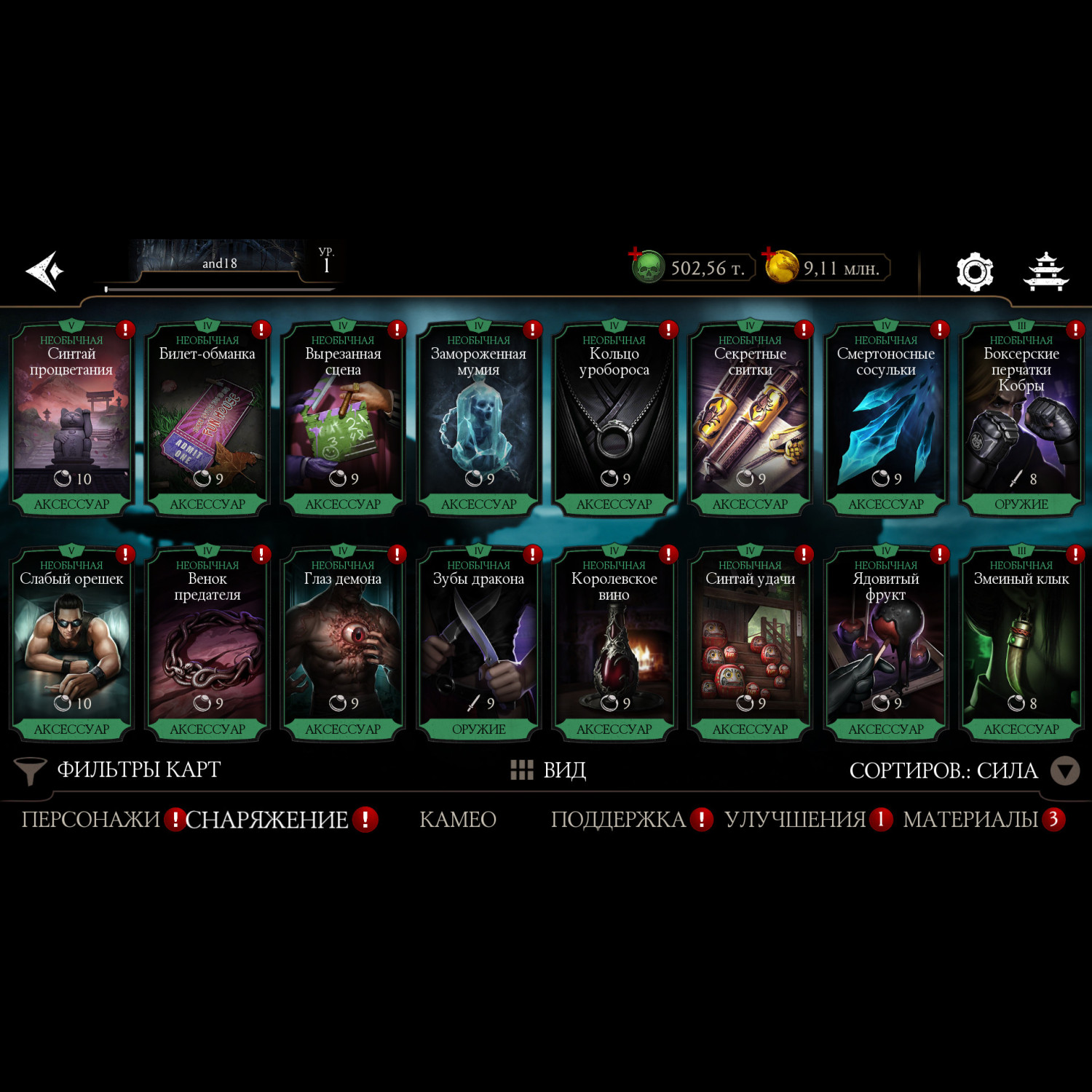Go back with the arrow button

pyautogui.click(x=45, y=271)
